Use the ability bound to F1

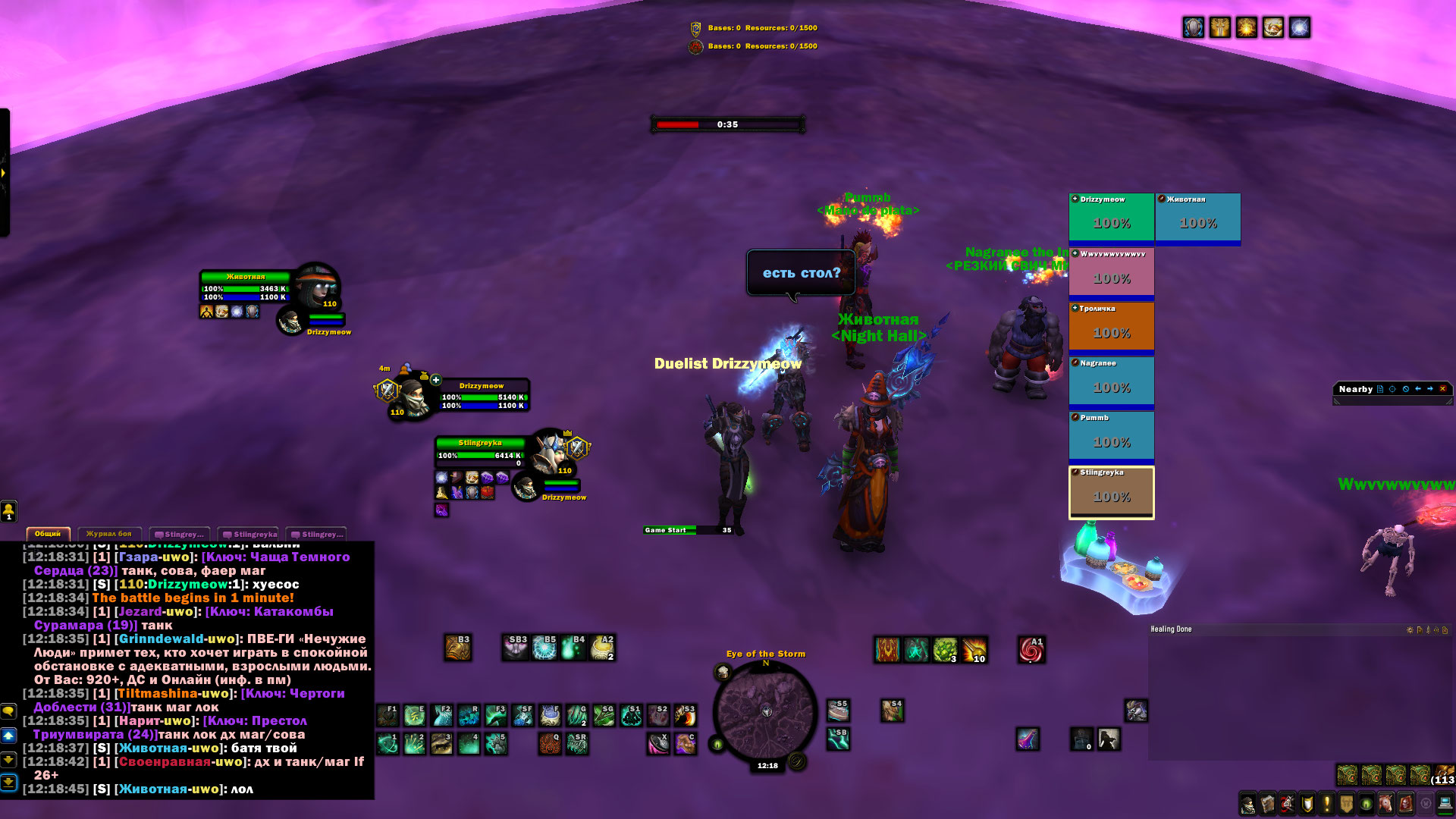point(388,715)
